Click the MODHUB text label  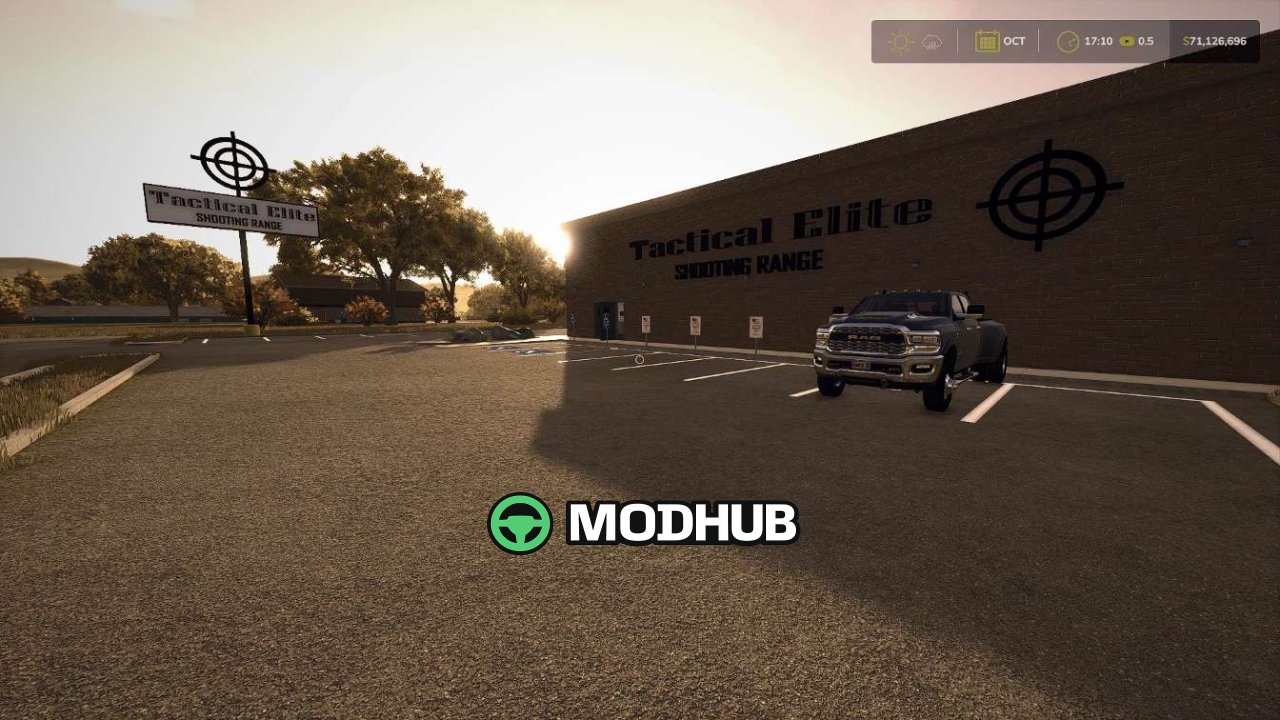coord(680,521)
